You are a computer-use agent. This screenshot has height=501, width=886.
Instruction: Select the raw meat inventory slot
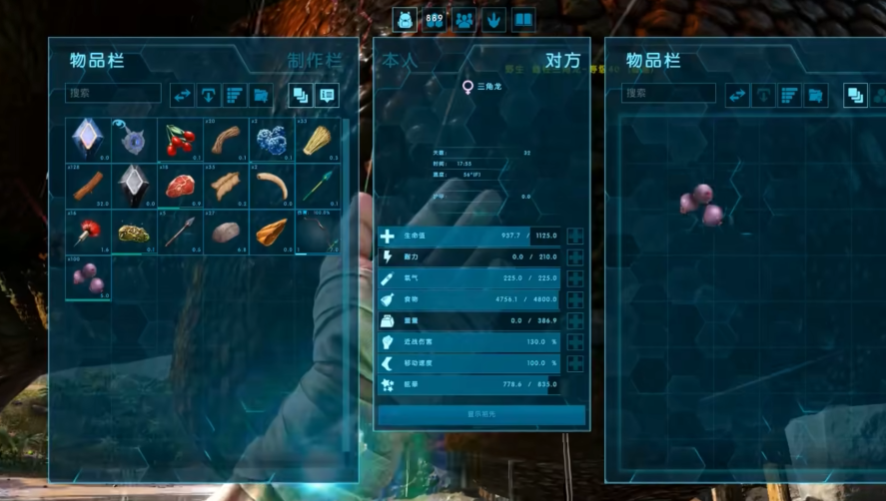tap(180, 186)
